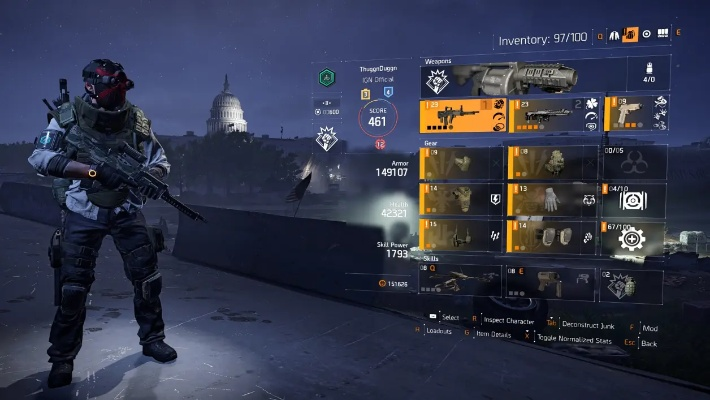The width and height of the screenshot is (710, 400).
Task: Open the backpack gear slot
Action: (x=549, y=162)
